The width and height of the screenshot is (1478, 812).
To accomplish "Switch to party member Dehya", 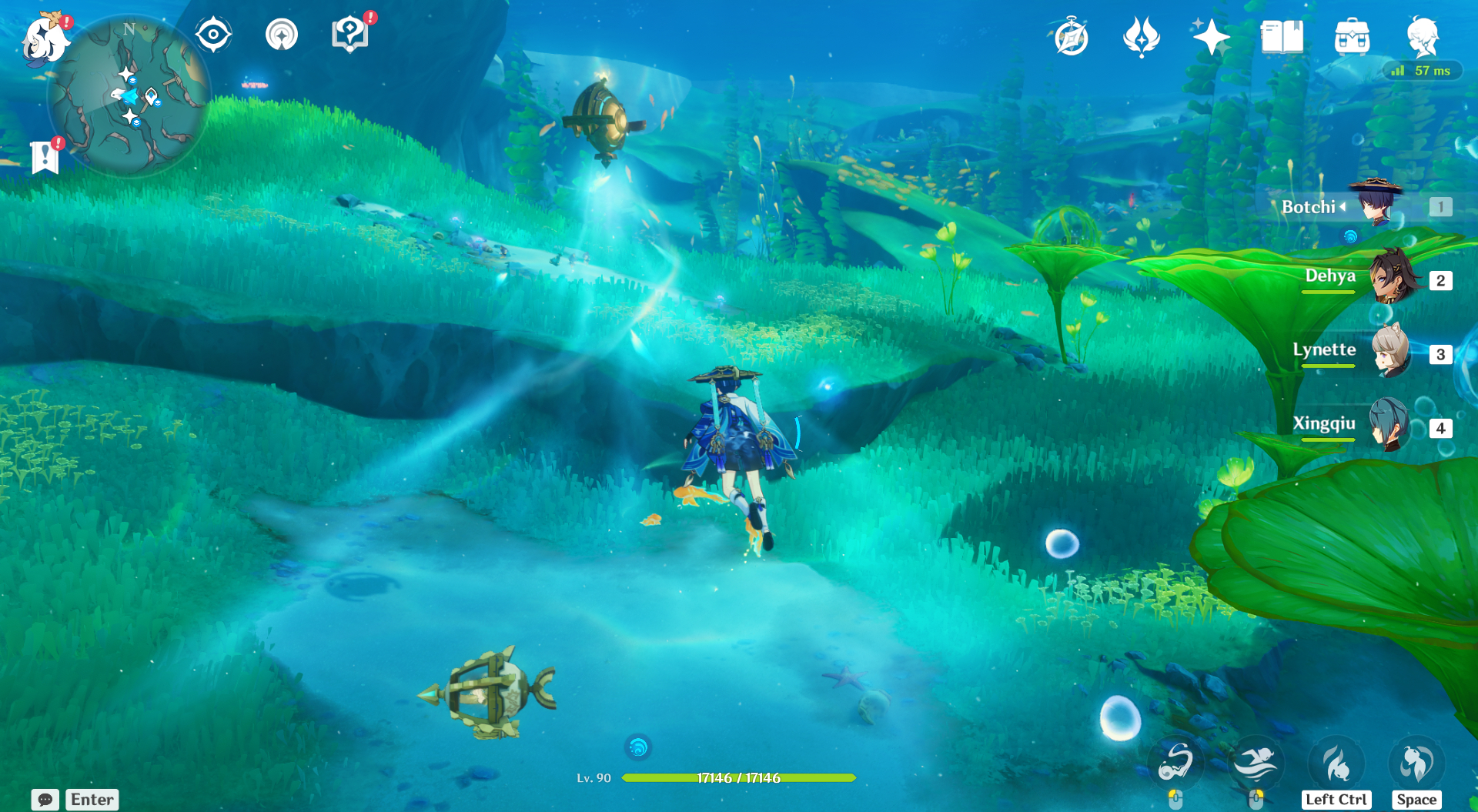I will 1393,277.
